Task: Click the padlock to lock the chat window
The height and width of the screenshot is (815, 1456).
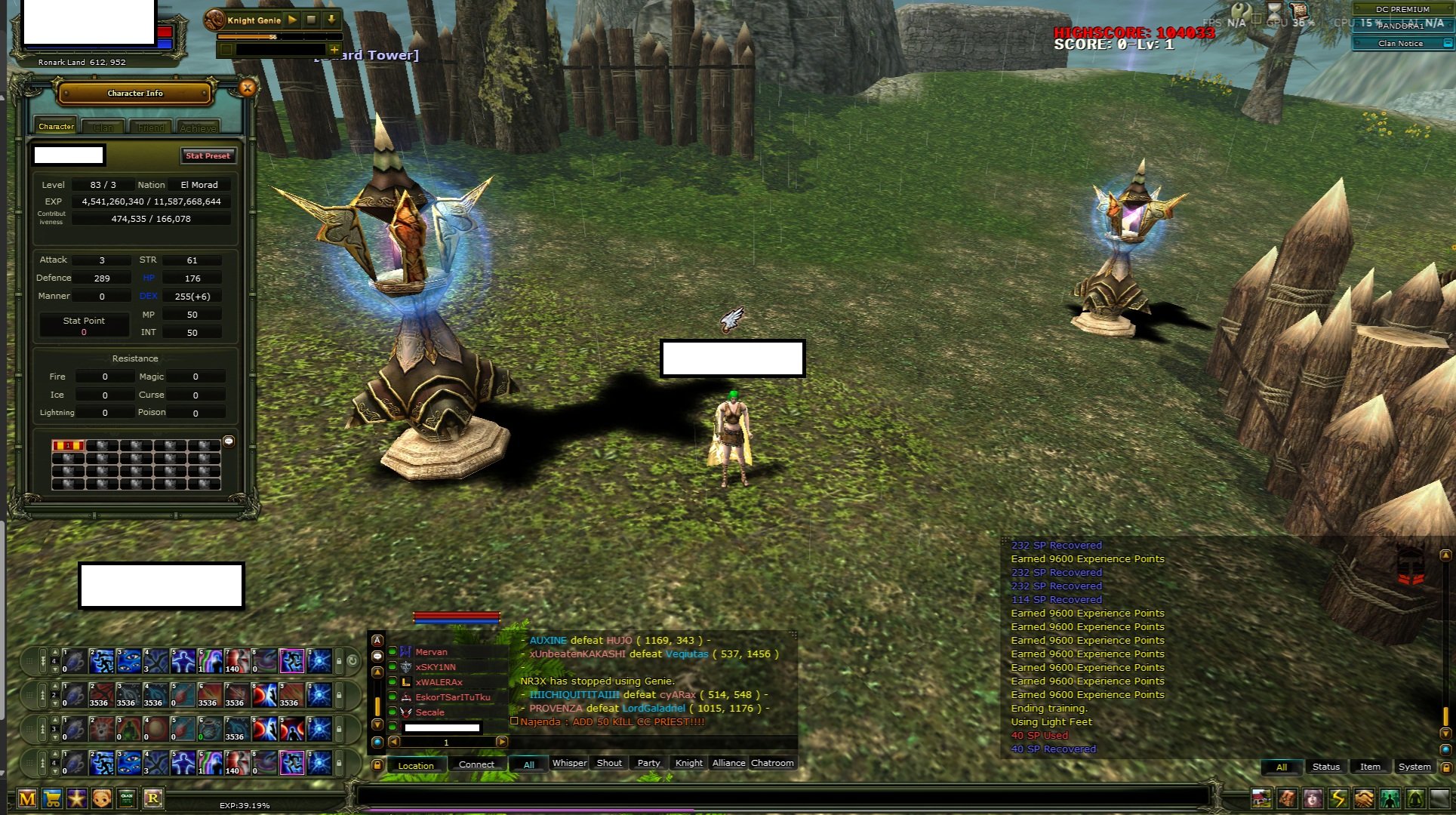Action: point(378,764)
